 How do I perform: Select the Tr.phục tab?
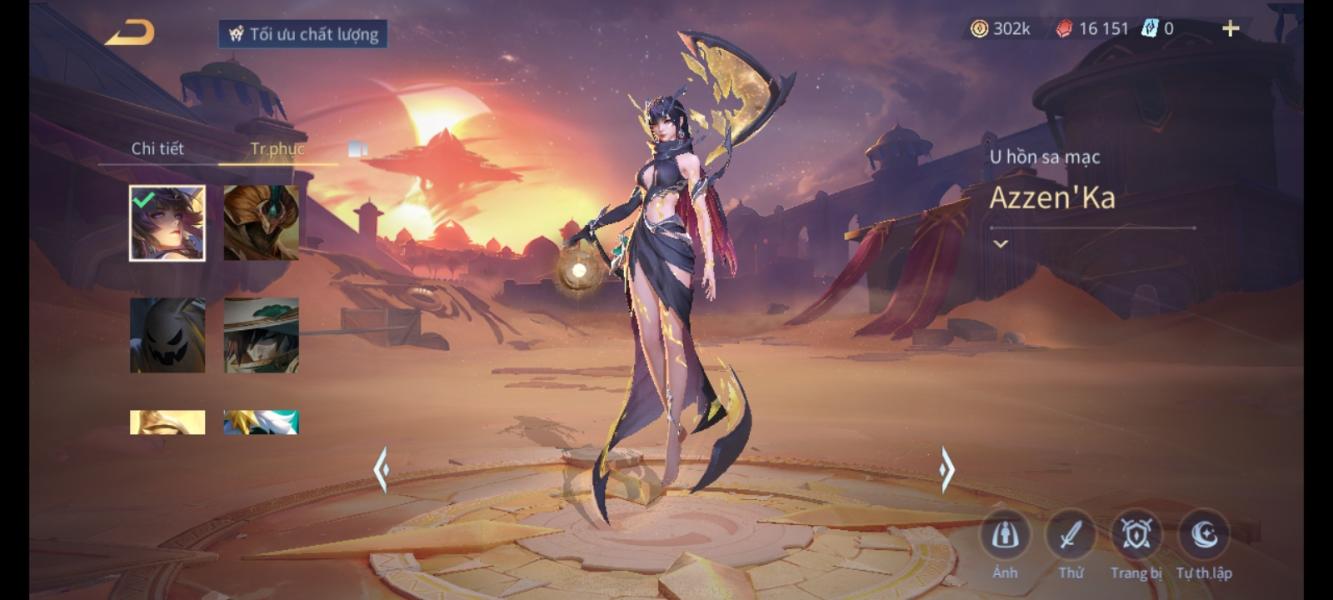[277, 149]
